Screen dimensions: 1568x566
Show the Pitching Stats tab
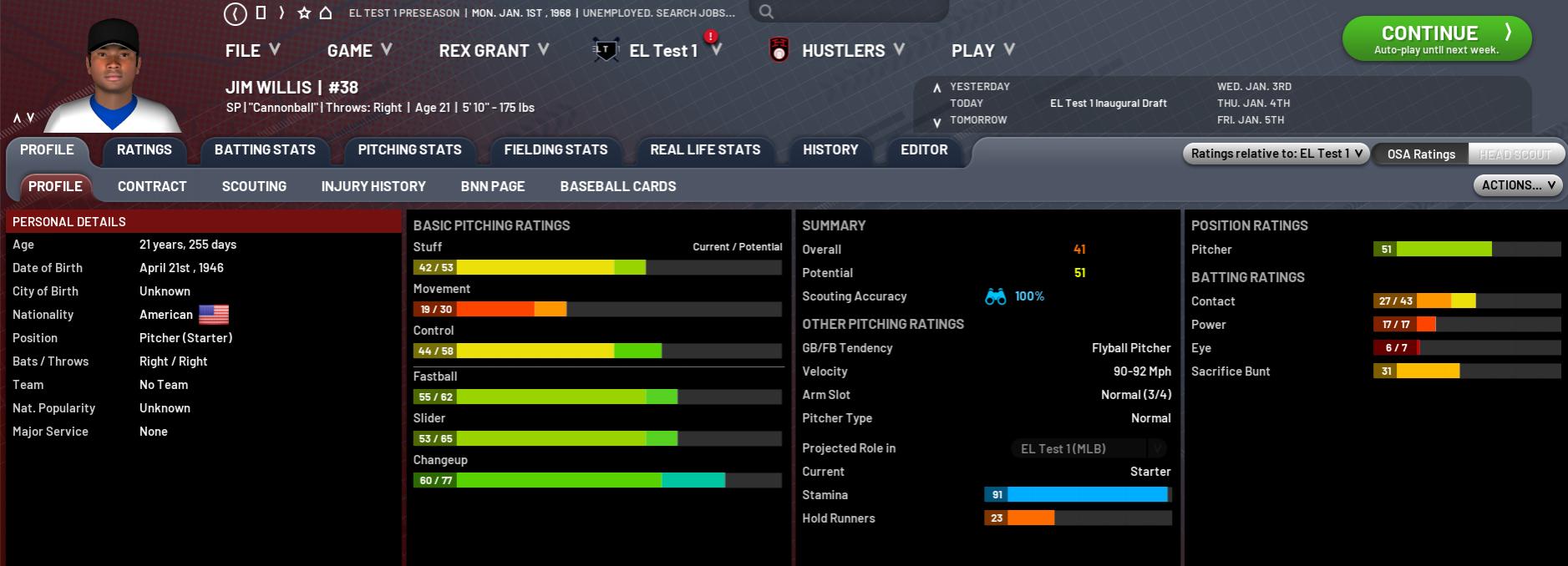(x=409, y=150)
